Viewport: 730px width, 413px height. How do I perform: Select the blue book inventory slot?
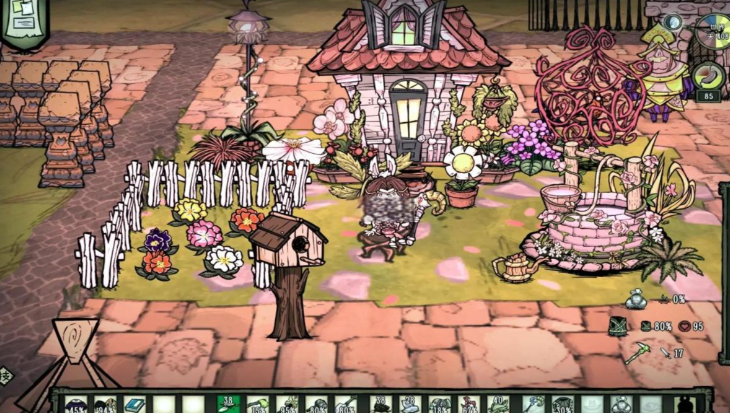[x=134, y=405]
